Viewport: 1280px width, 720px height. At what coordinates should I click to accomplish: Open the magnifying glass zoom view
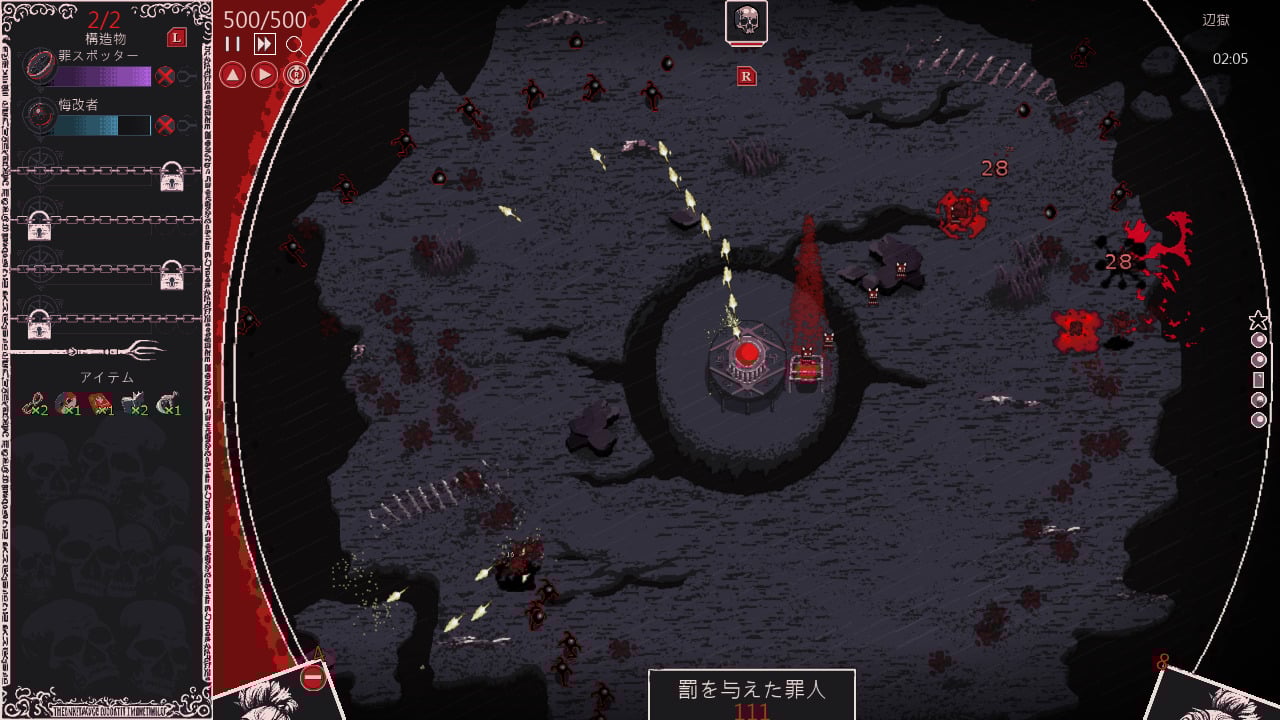[x=295, y=45]
